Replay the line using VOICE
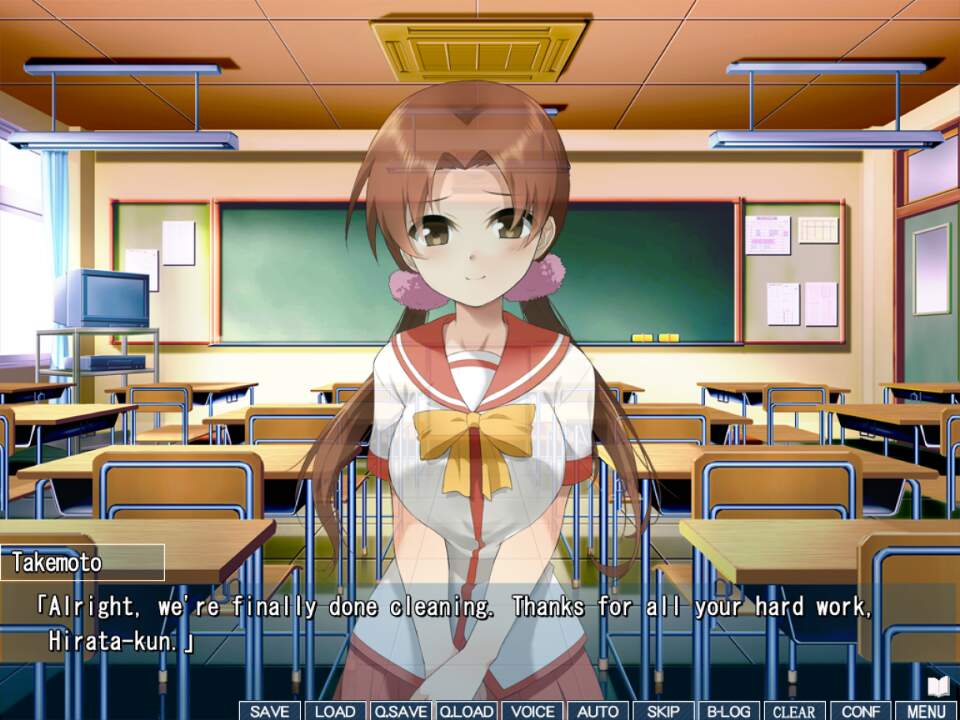The height and width of the screenshot is (720, 960). (x=532, y=711)
